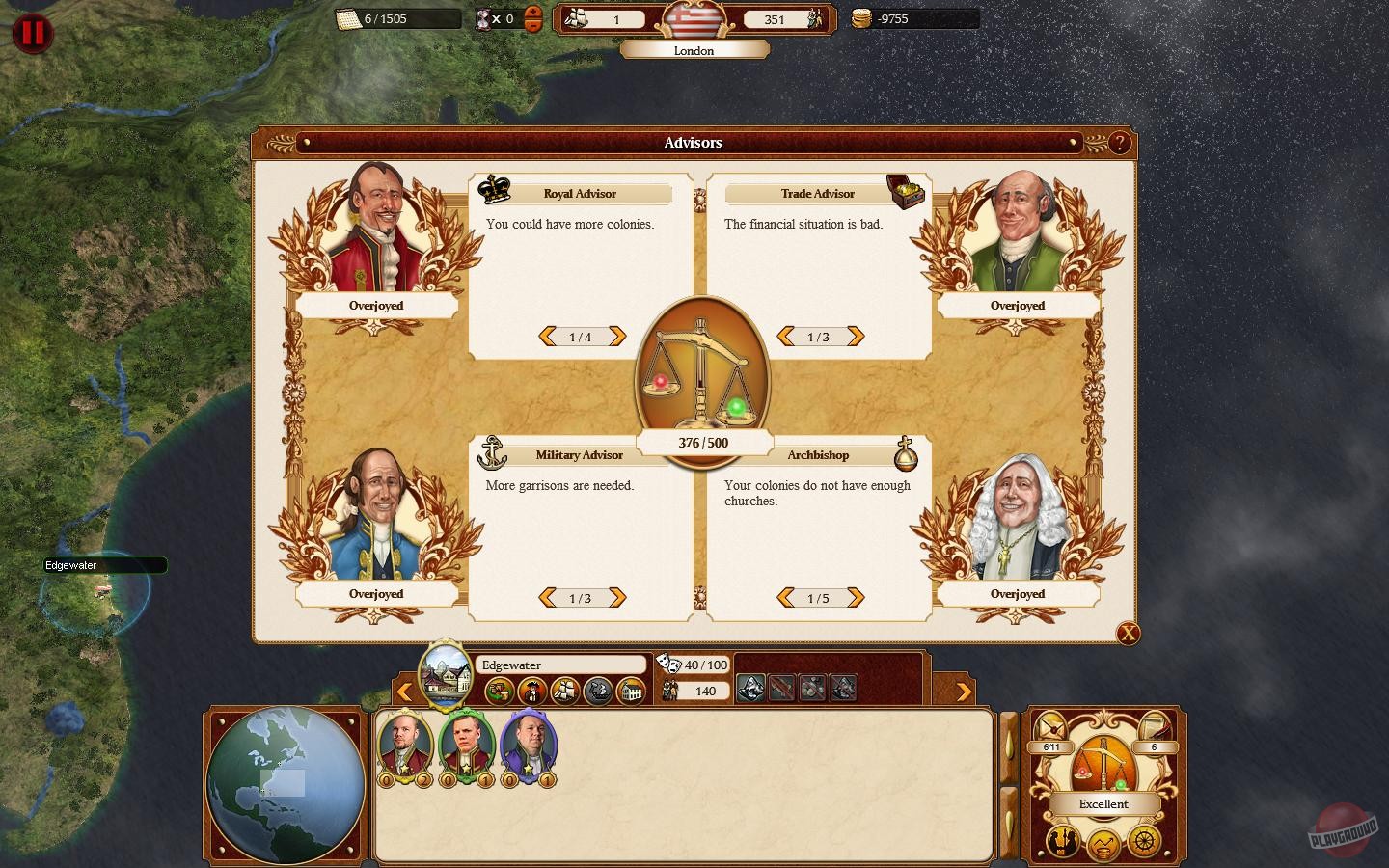
Task: Select the Advisors title bar
Action: 694,143
